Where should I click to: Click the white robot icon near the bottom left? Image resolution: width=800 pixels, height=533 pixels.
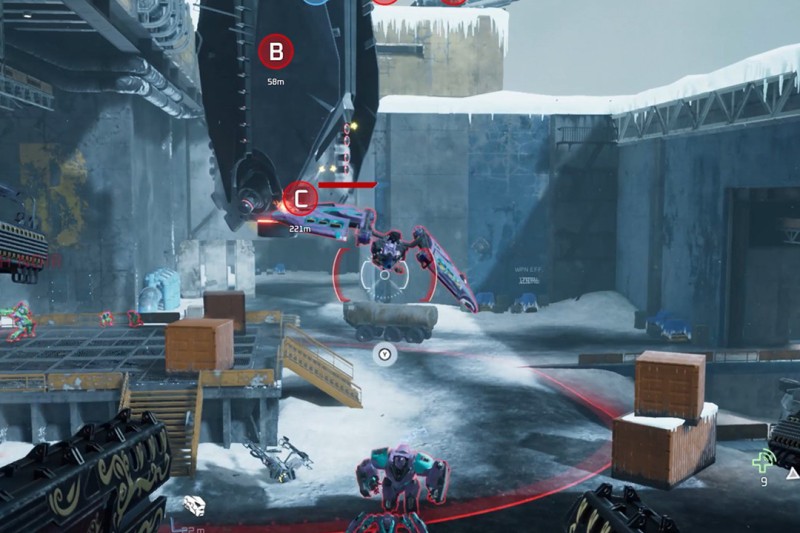pyautogui.click(x=195, y=506)
